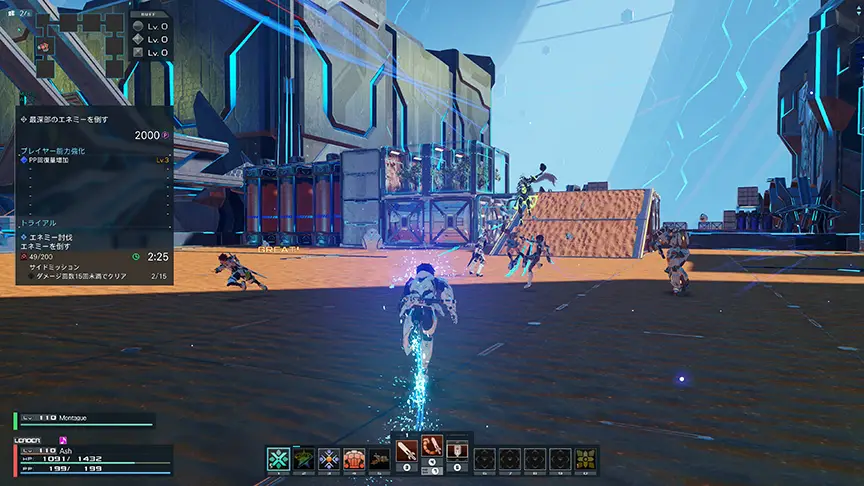Use the blue snowflake skill with orange center
Viewport: 864px width, 486px height.
coord(329,459)
